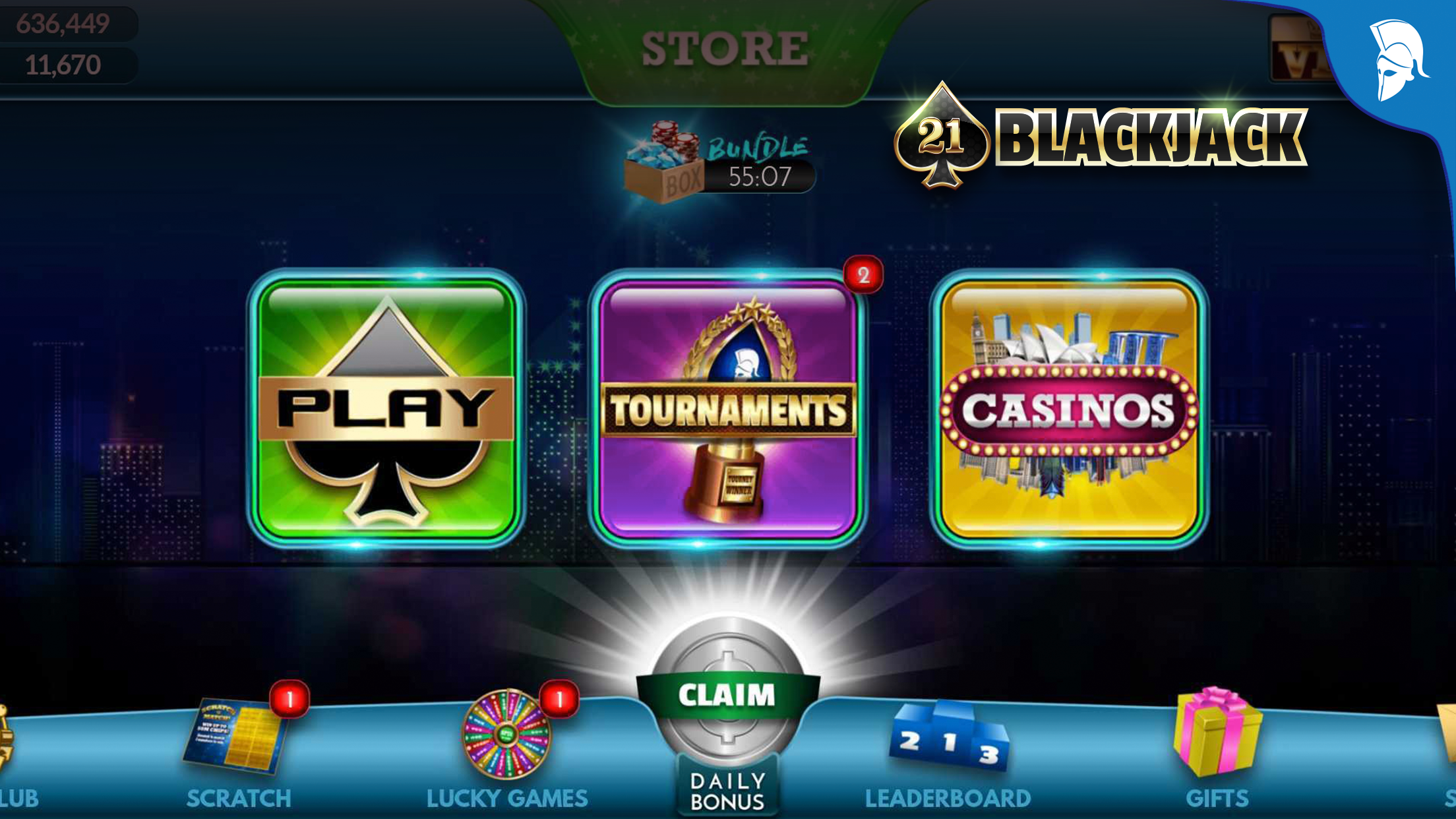
Task: Claim the Daily Bonus coin
Action: [727, 696]
